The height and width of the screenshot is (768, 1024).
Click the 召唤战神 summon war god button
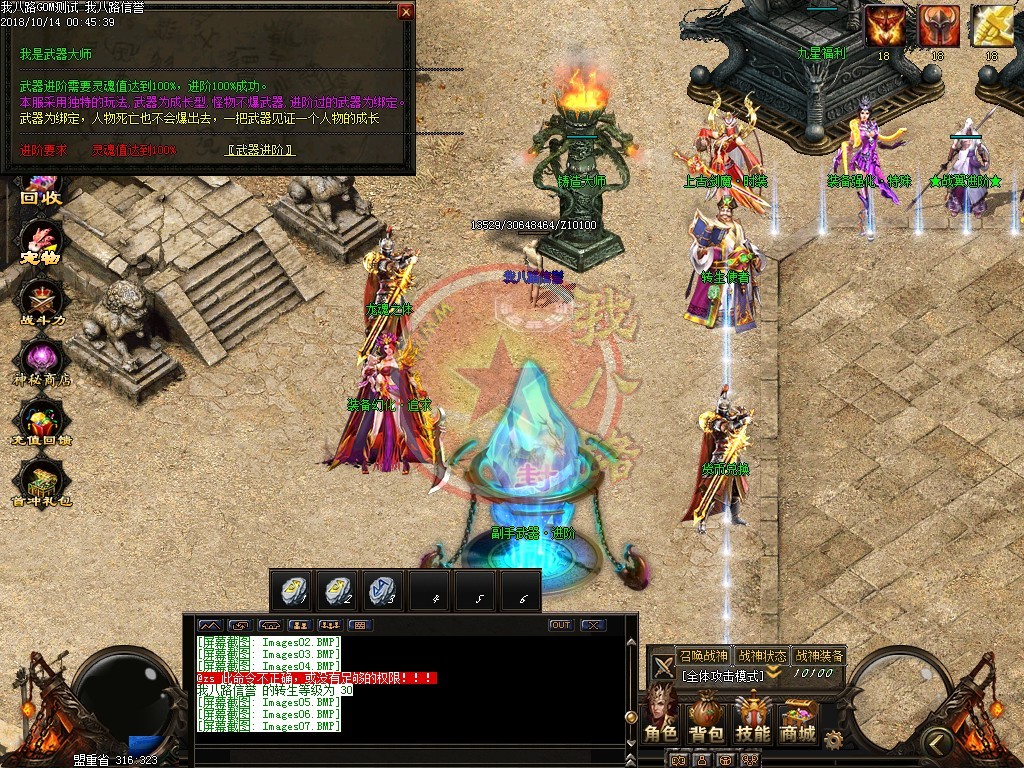(704, 656)
